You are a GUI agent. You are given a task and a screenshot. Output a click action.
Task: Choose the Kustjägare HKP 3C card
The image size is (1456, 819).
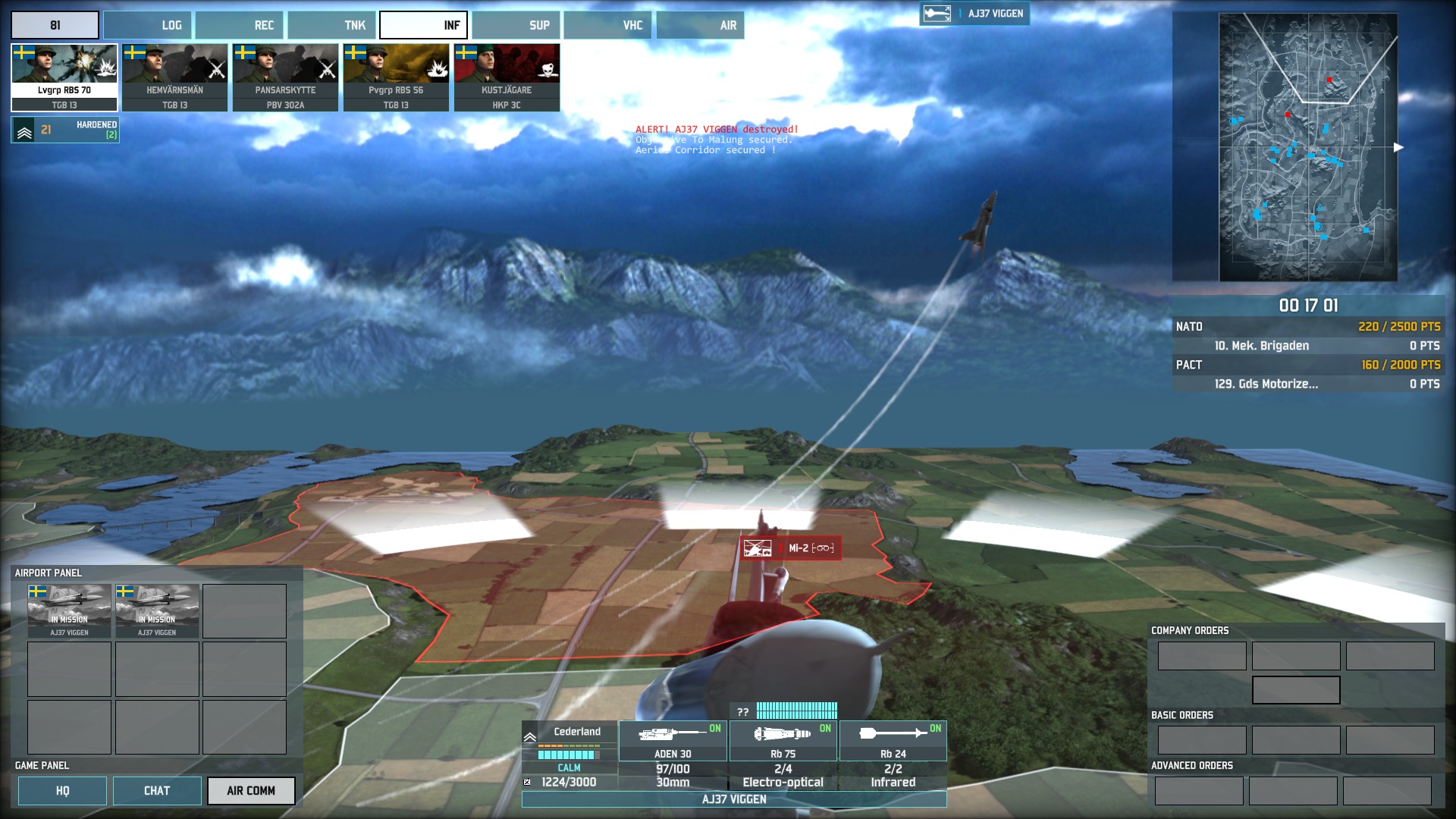point(507,77)
